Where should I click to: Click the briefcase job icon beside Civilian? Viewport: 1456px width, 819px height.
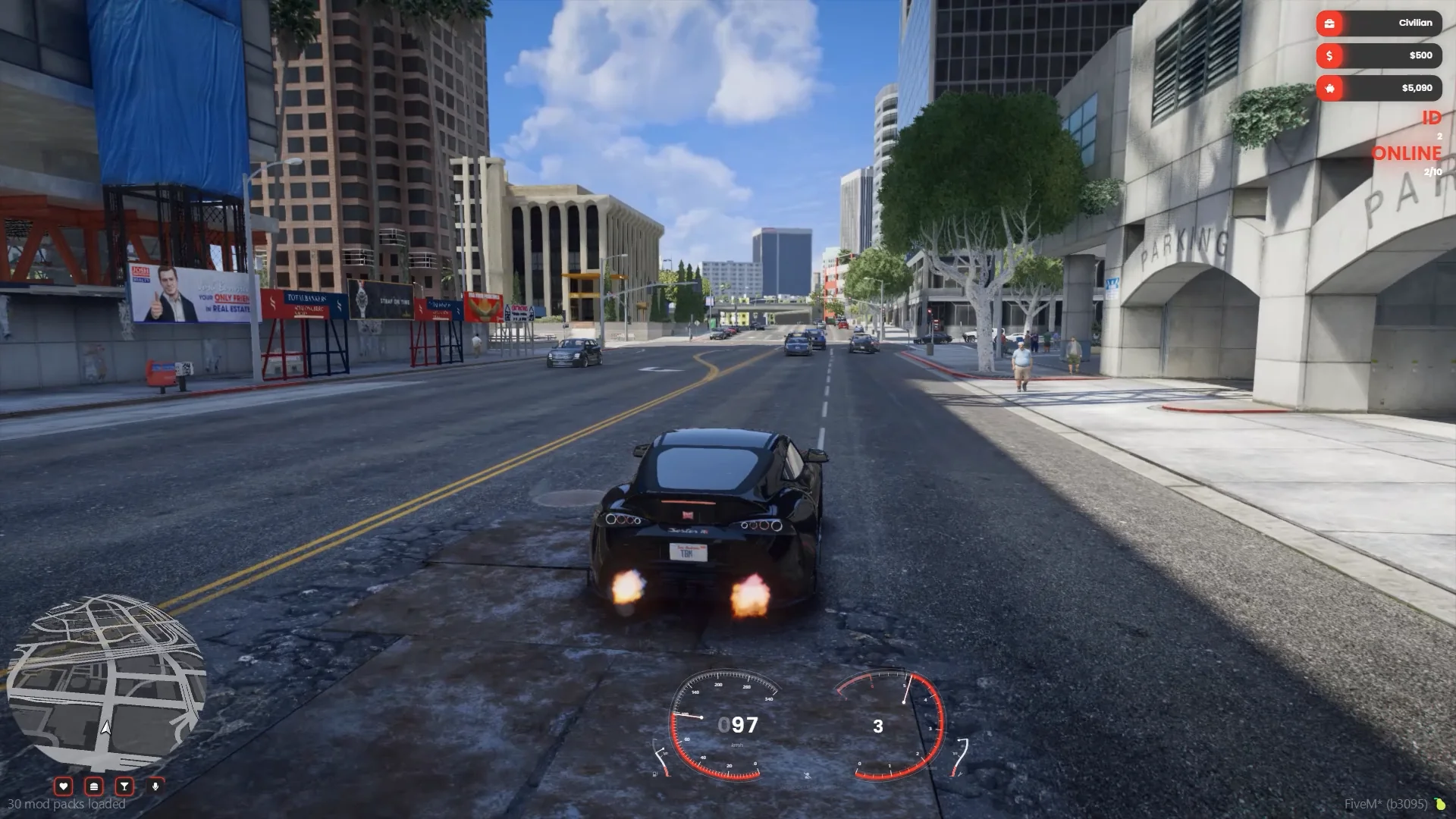coord(1329,24)
